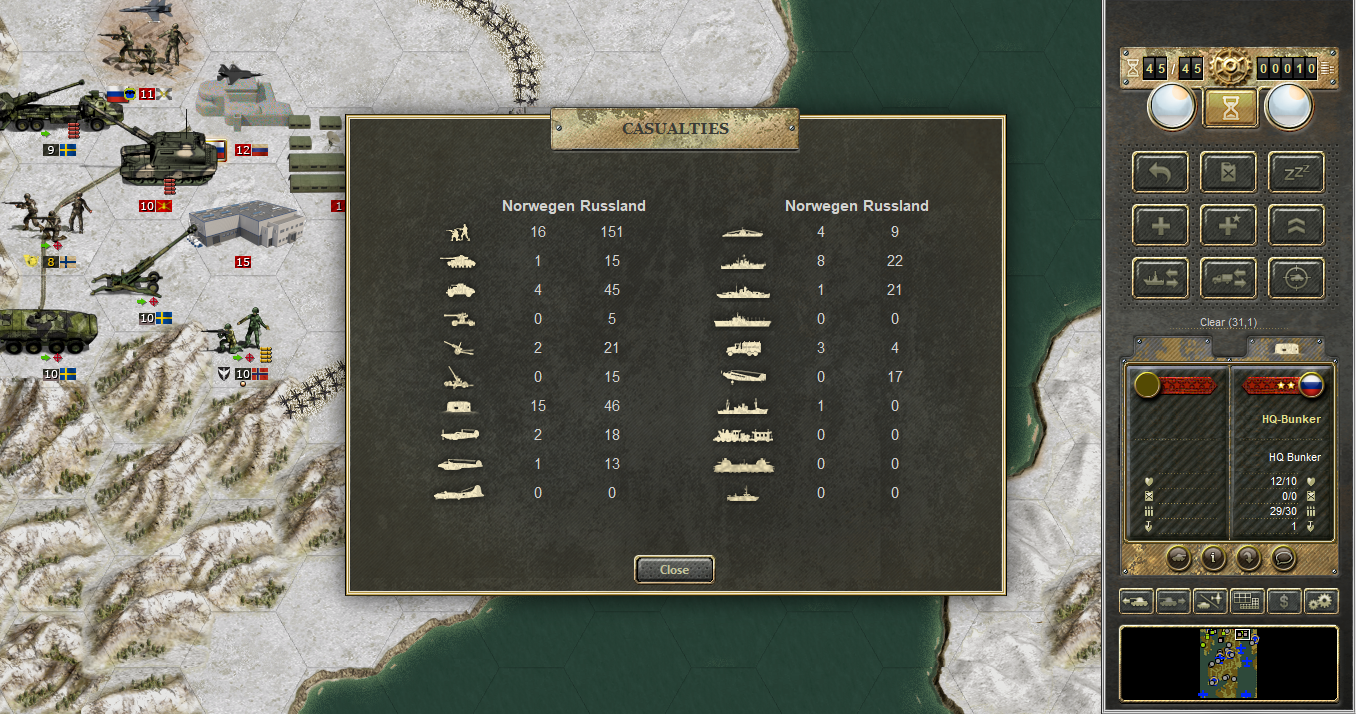Undo the last move with the arrow button
The image size is (1356, 714).
(x=1160, y=172)
